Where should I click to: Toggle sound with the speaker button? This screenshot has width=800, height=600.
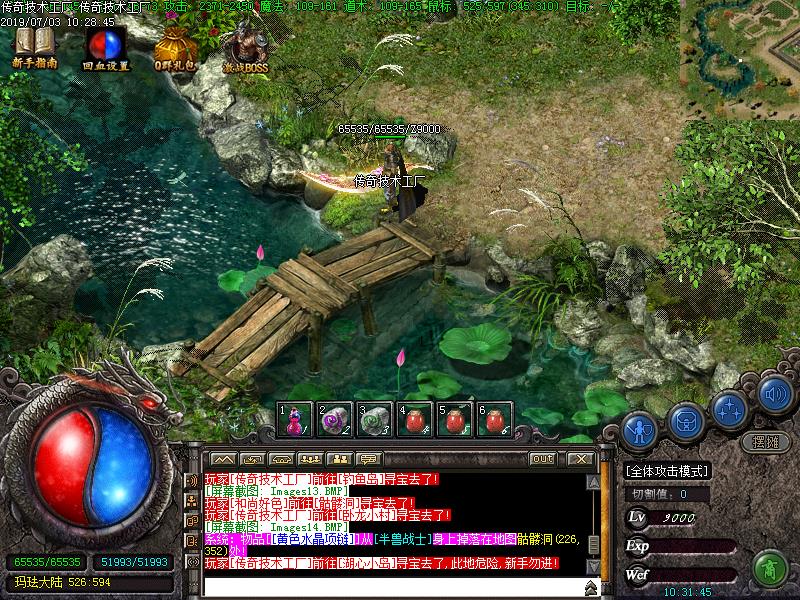(x=775, y=393)
